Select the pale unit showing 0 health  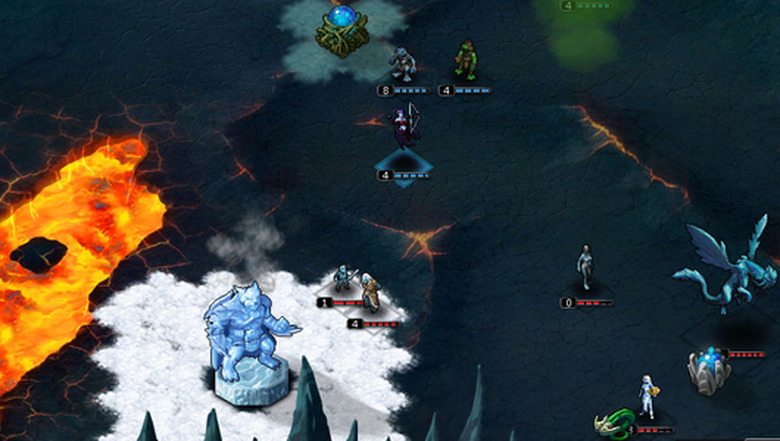[586, 267]
